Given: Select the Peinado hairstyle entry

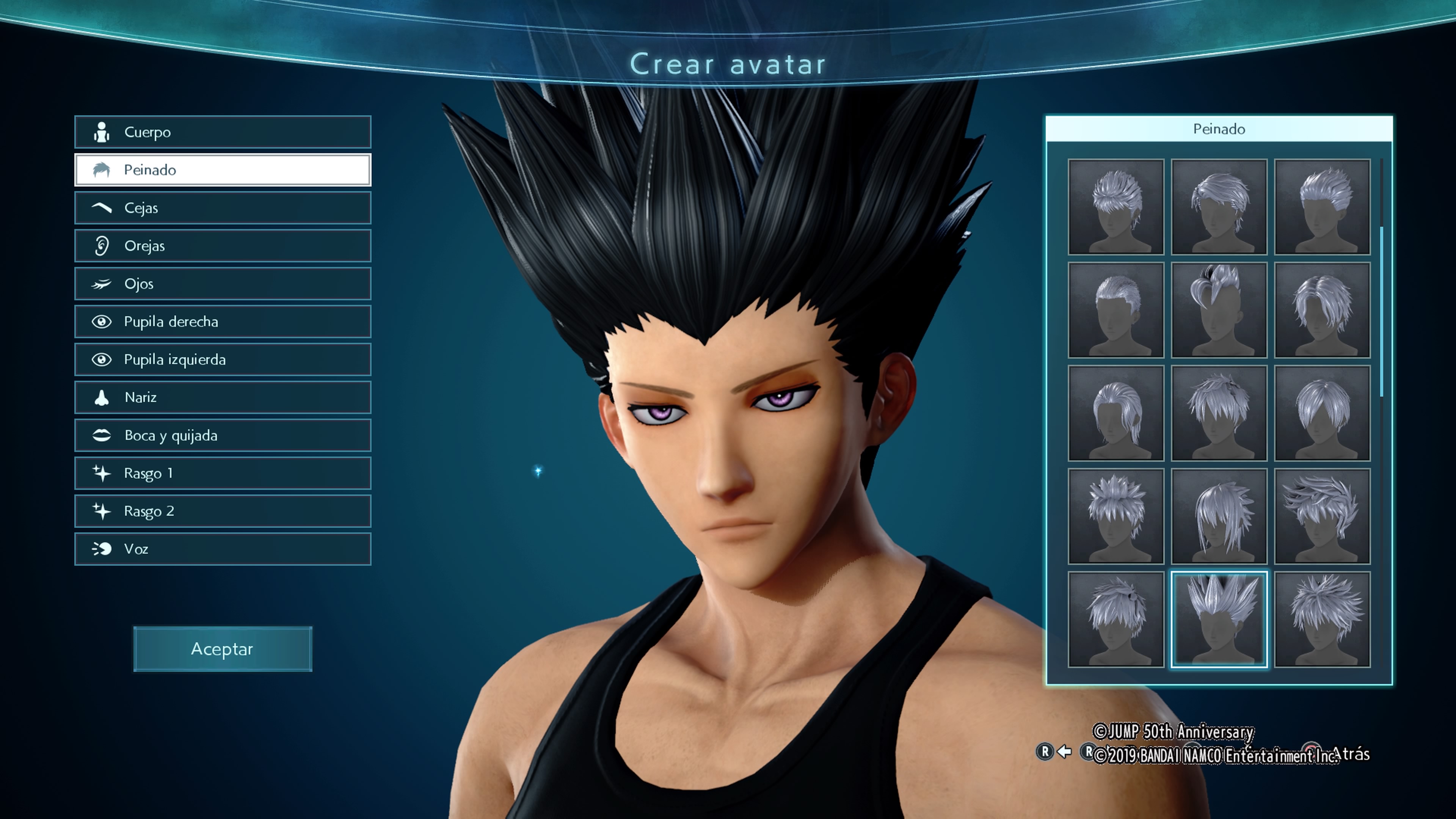Looking at the screenshot, I should click(223, 170).
